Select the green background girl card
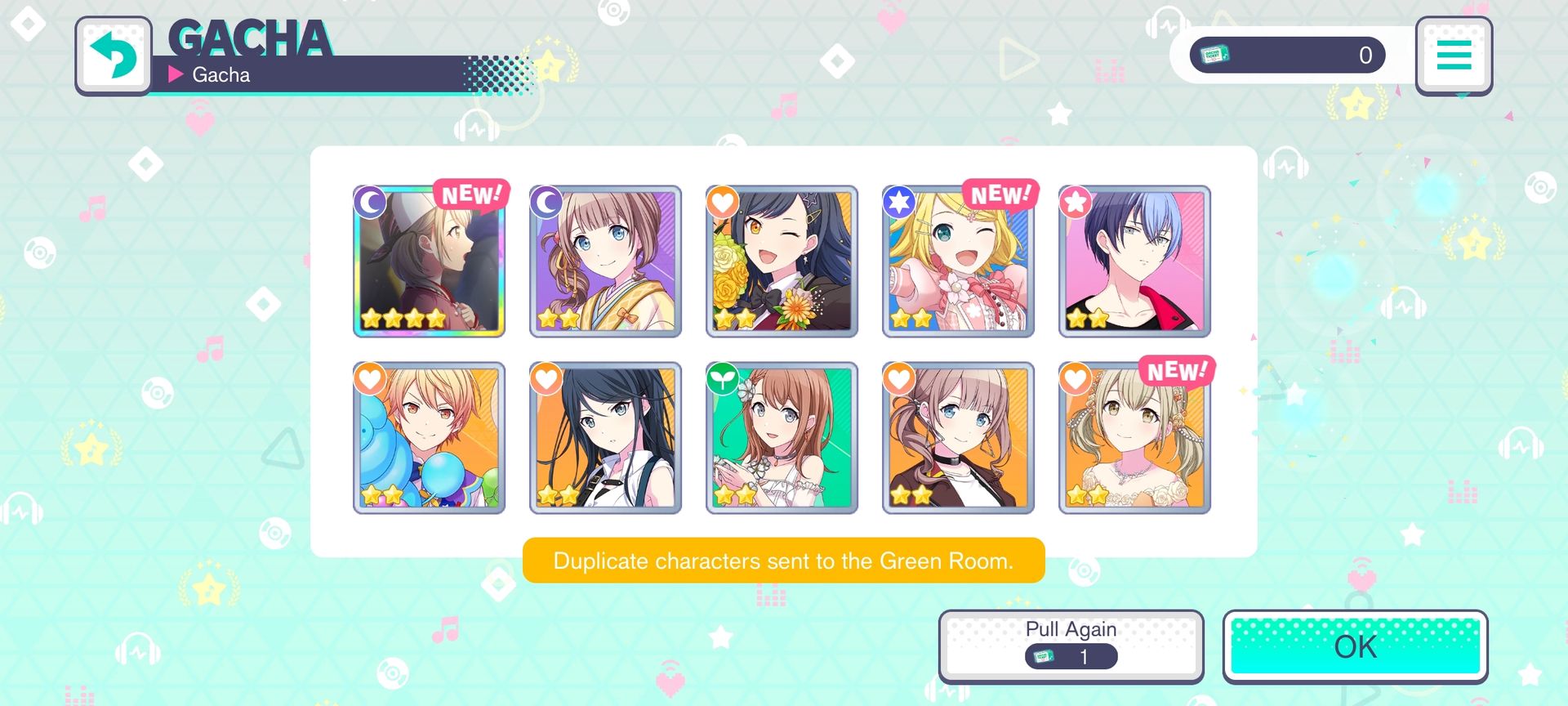Viewport: 1568px width, 706px height. click(x=782, y=438)
